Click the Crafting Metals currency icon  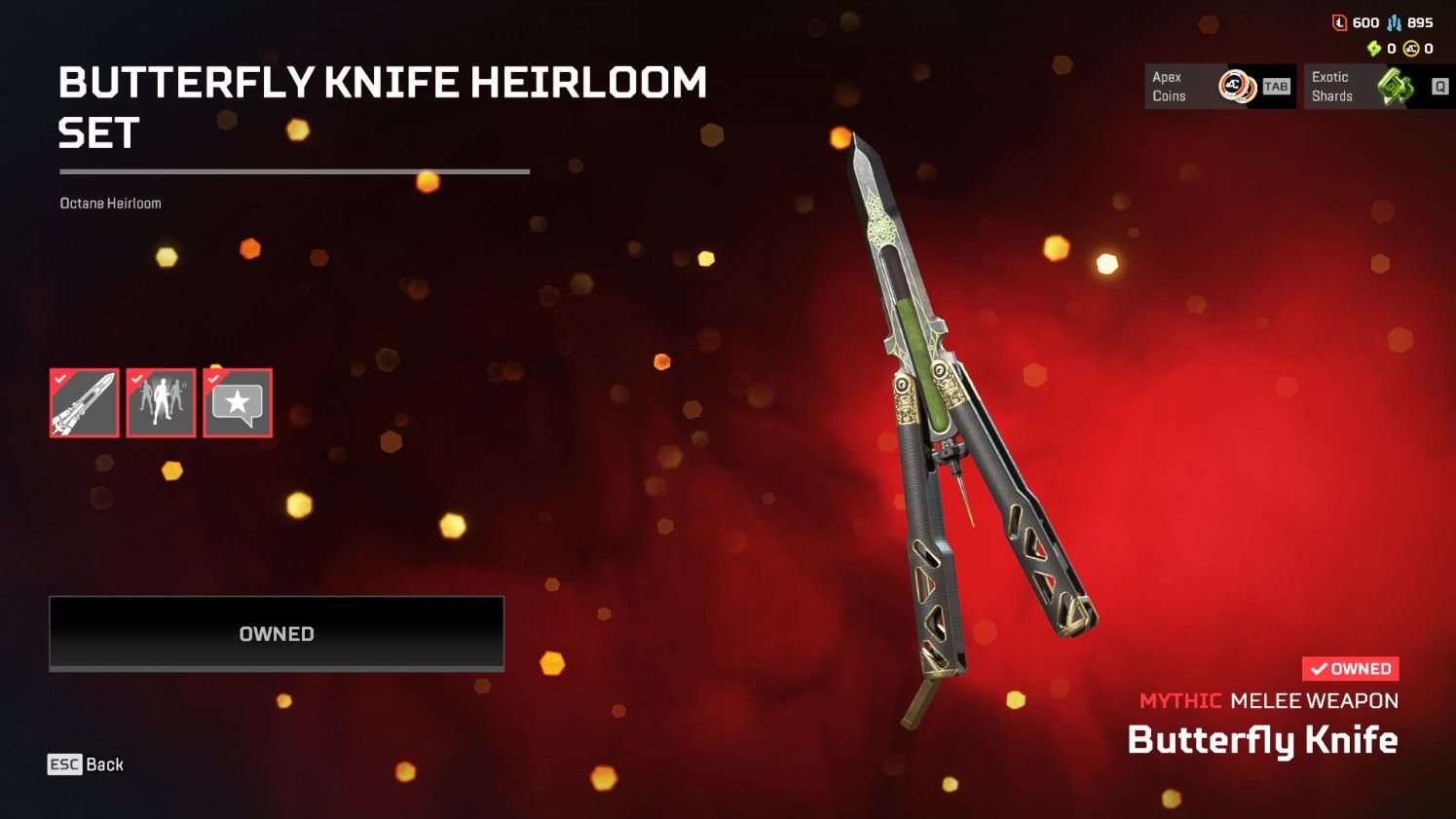[x=1395, y=21]
